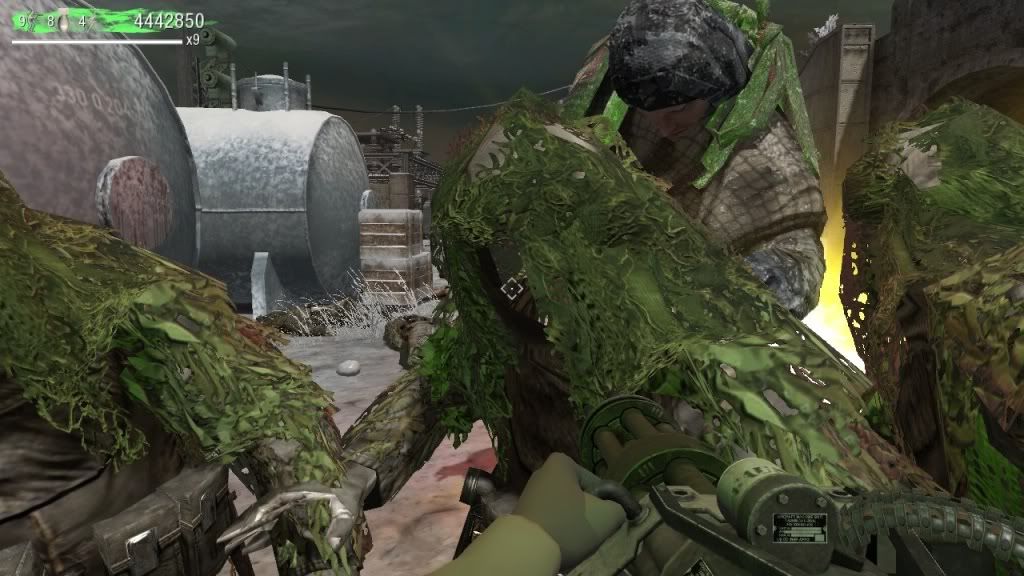Screen dimensions: 1024x576
Task: Click the lightning bolt icon in the HUD
Action: (33, 21)
